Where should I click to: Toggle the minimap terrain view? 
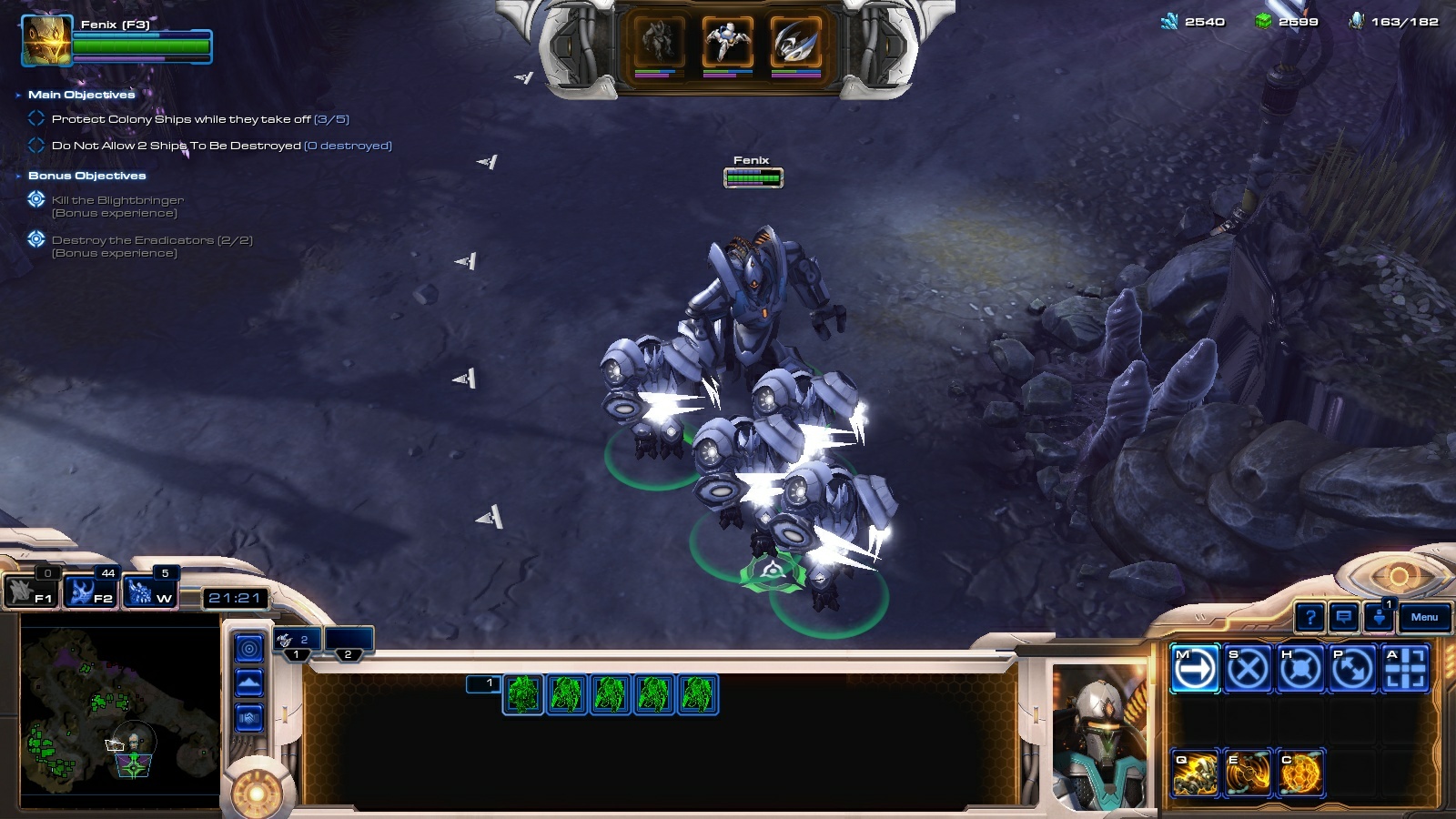pyautogui.click(x=249, y=682)
